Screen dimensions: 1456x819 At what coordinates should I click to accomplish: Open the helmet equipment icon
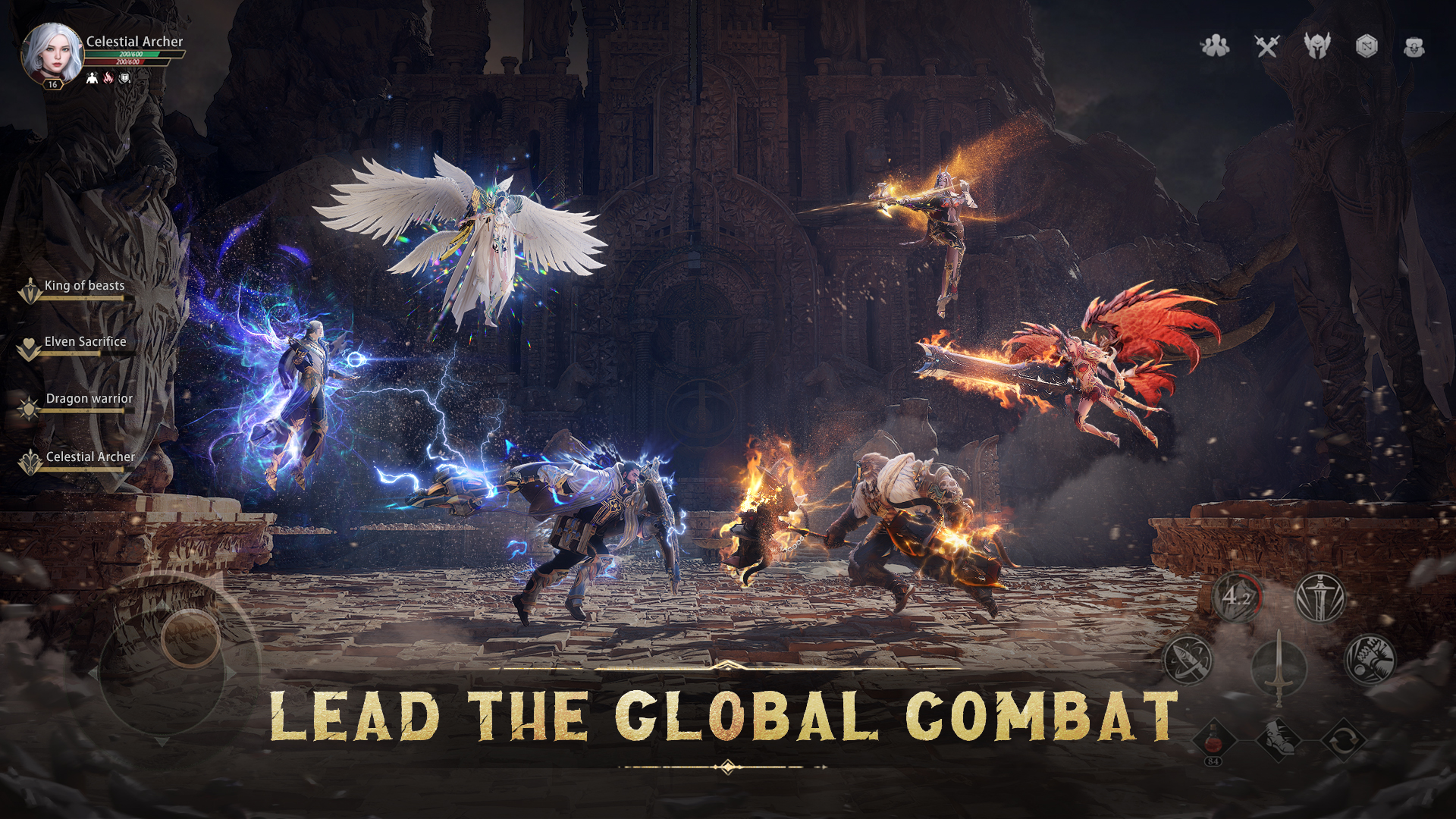point(1317,46)
